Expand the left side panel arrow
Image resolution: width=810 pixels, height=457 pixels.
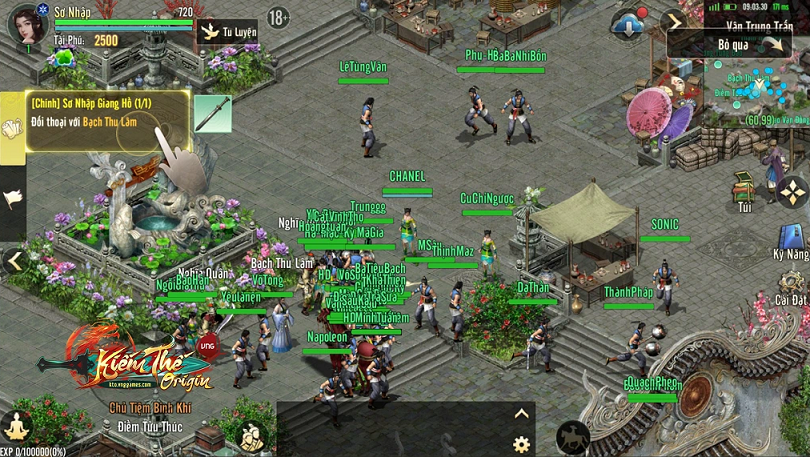pyautogui.click(x=14, y=262)
